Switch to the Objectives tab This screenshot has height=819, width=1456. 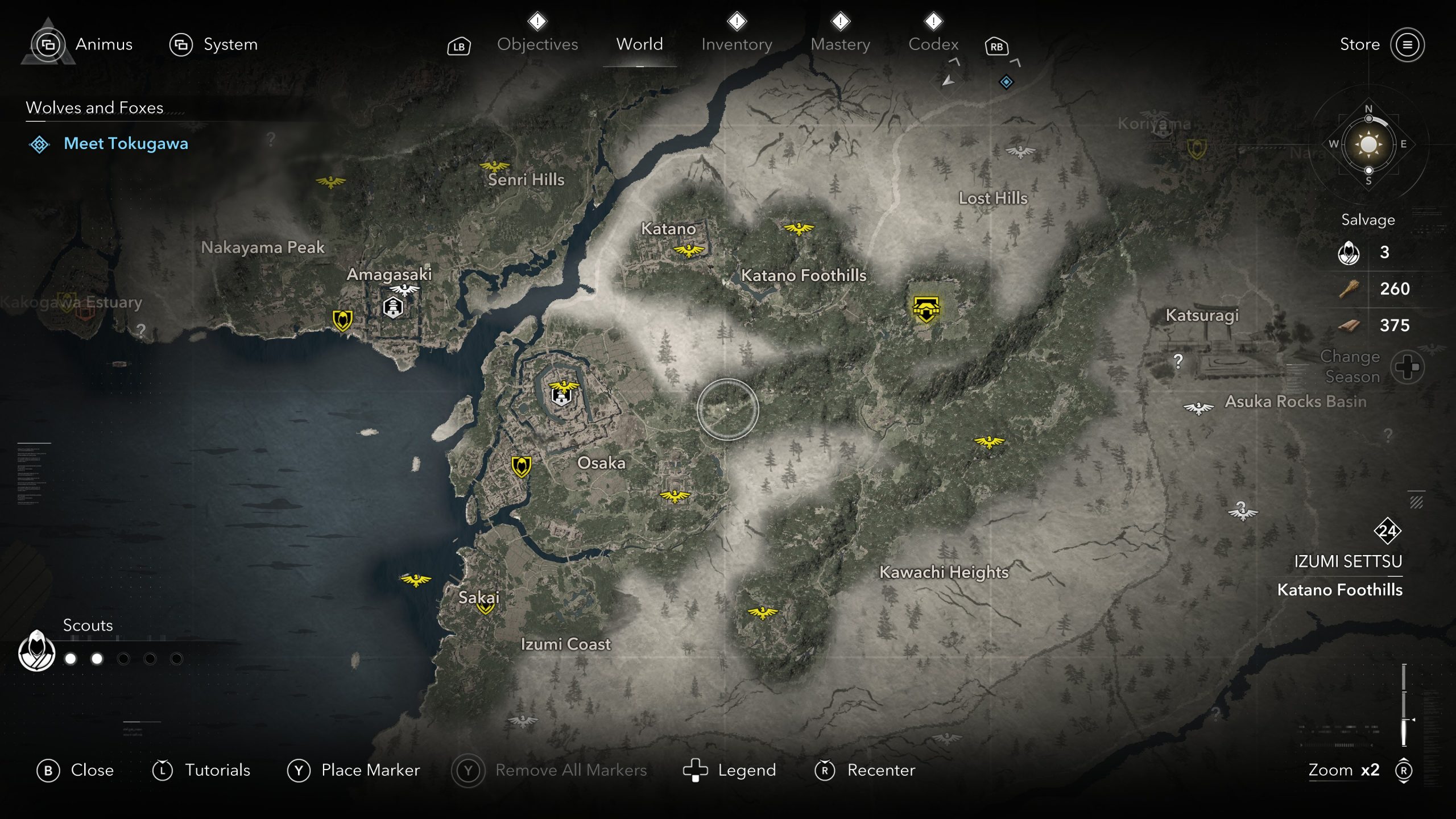pos(537,44)
